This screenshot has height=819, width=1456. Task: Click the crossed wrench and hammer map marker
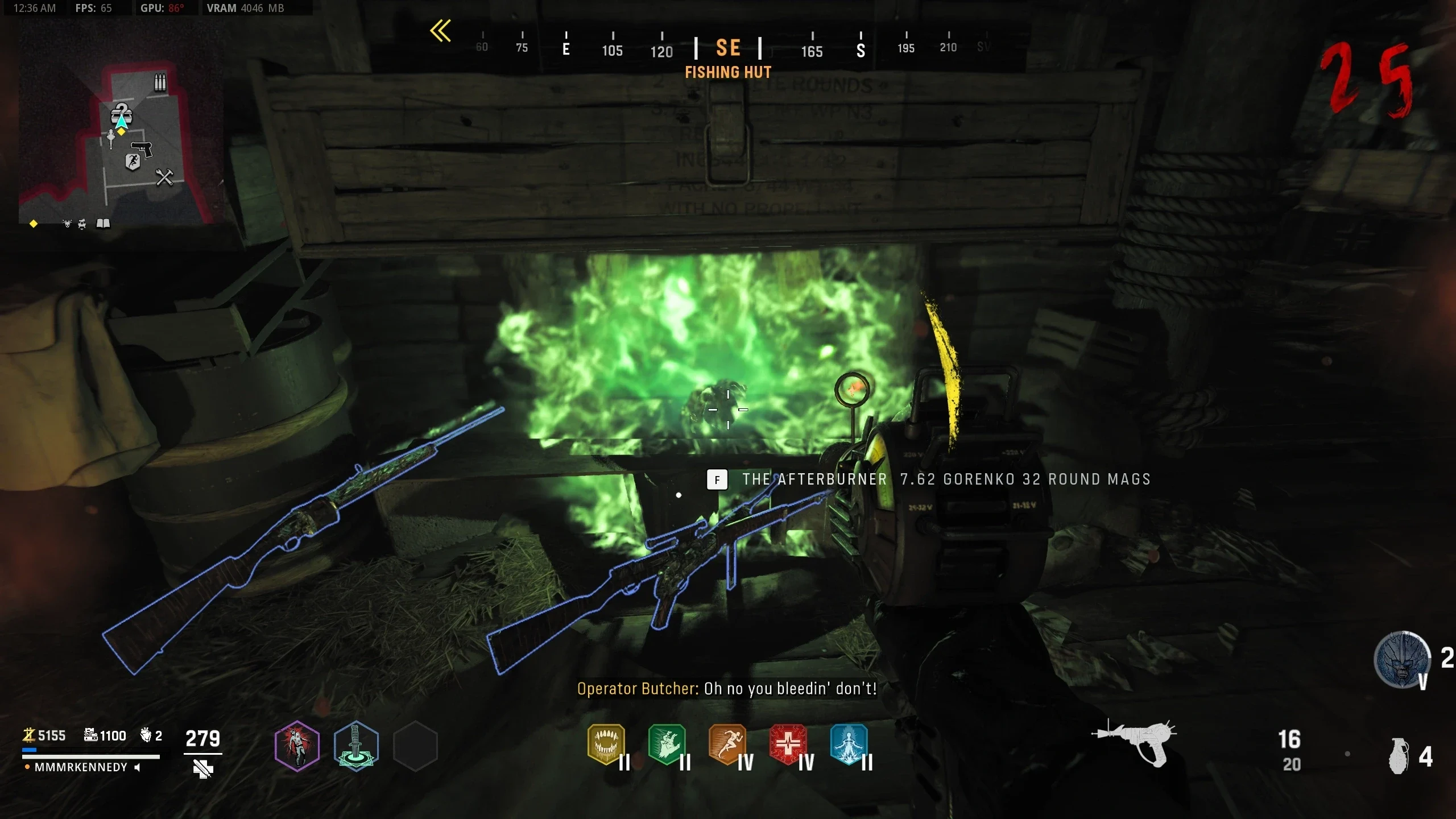point(164,177)
